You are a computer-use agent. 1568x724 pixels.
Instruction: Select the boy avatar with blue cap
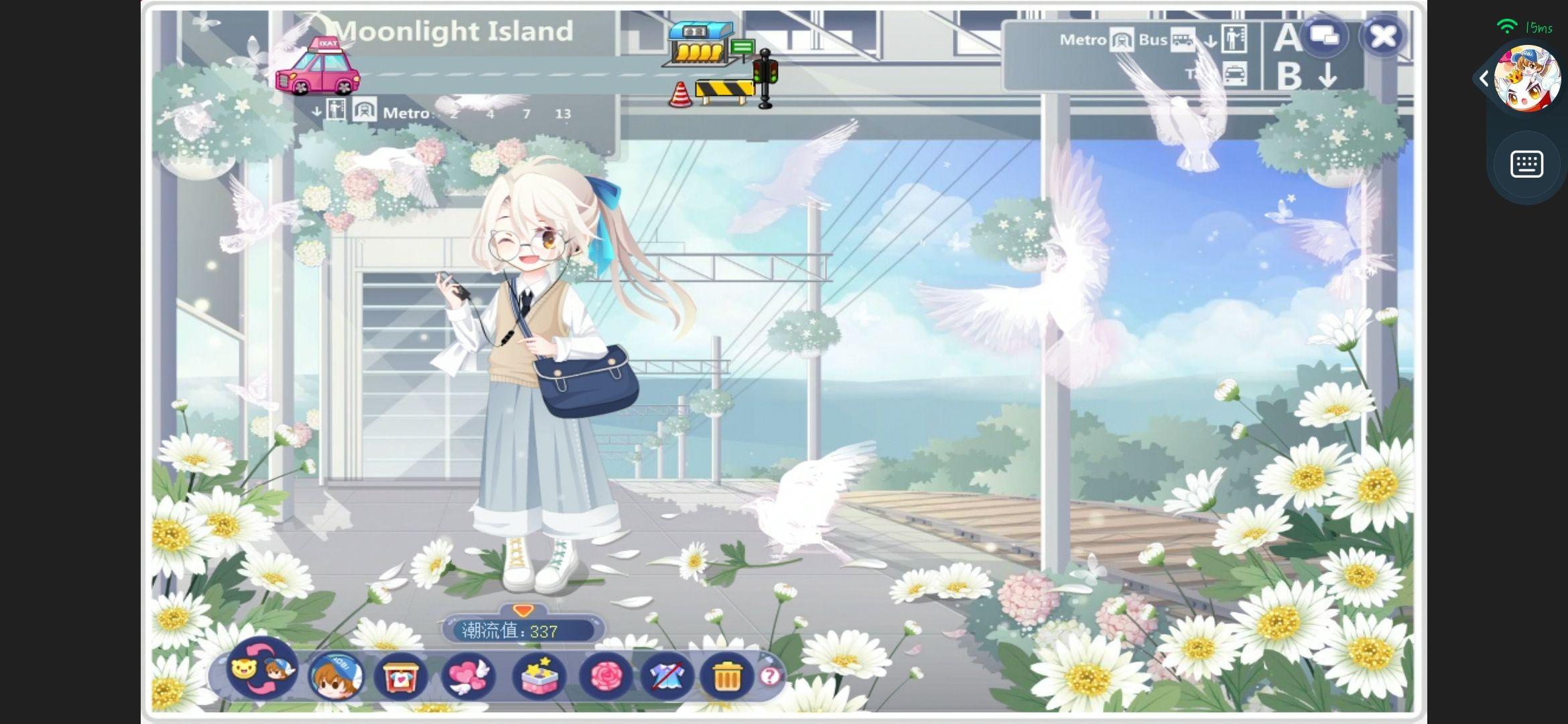pyautogui.click(x=336, y=675)
